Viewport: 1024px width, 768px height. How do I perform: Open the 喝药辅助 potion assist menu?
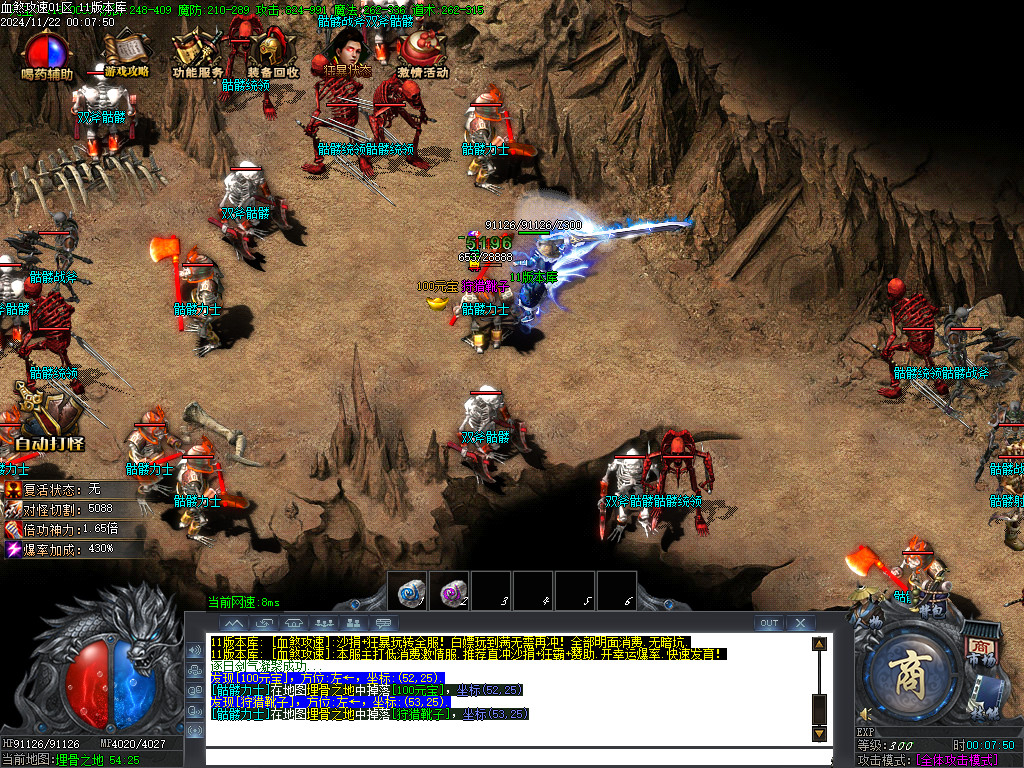click(x=47, y=55)
